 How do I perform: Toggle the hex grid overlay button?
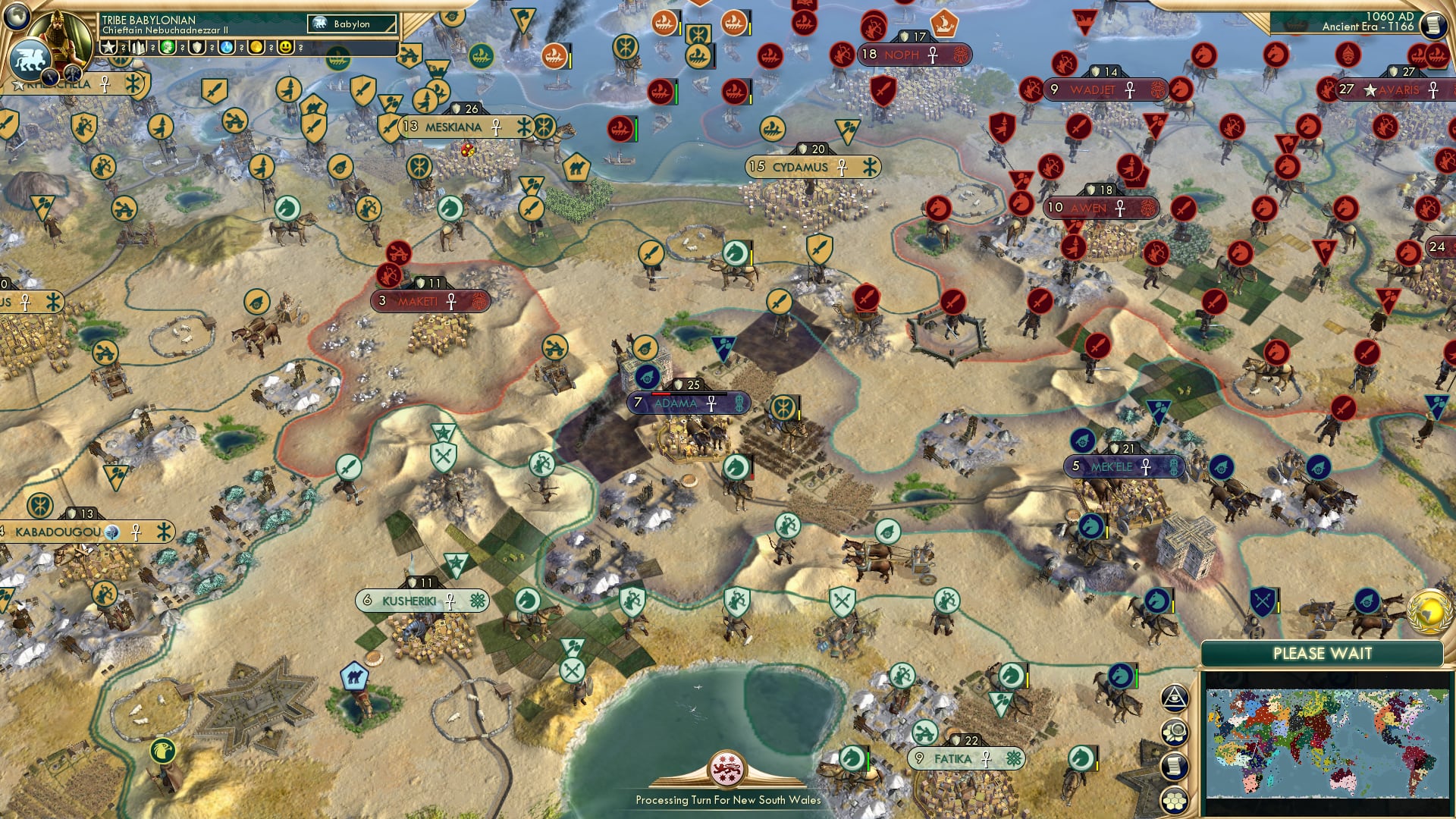[x=1175, y=800]
